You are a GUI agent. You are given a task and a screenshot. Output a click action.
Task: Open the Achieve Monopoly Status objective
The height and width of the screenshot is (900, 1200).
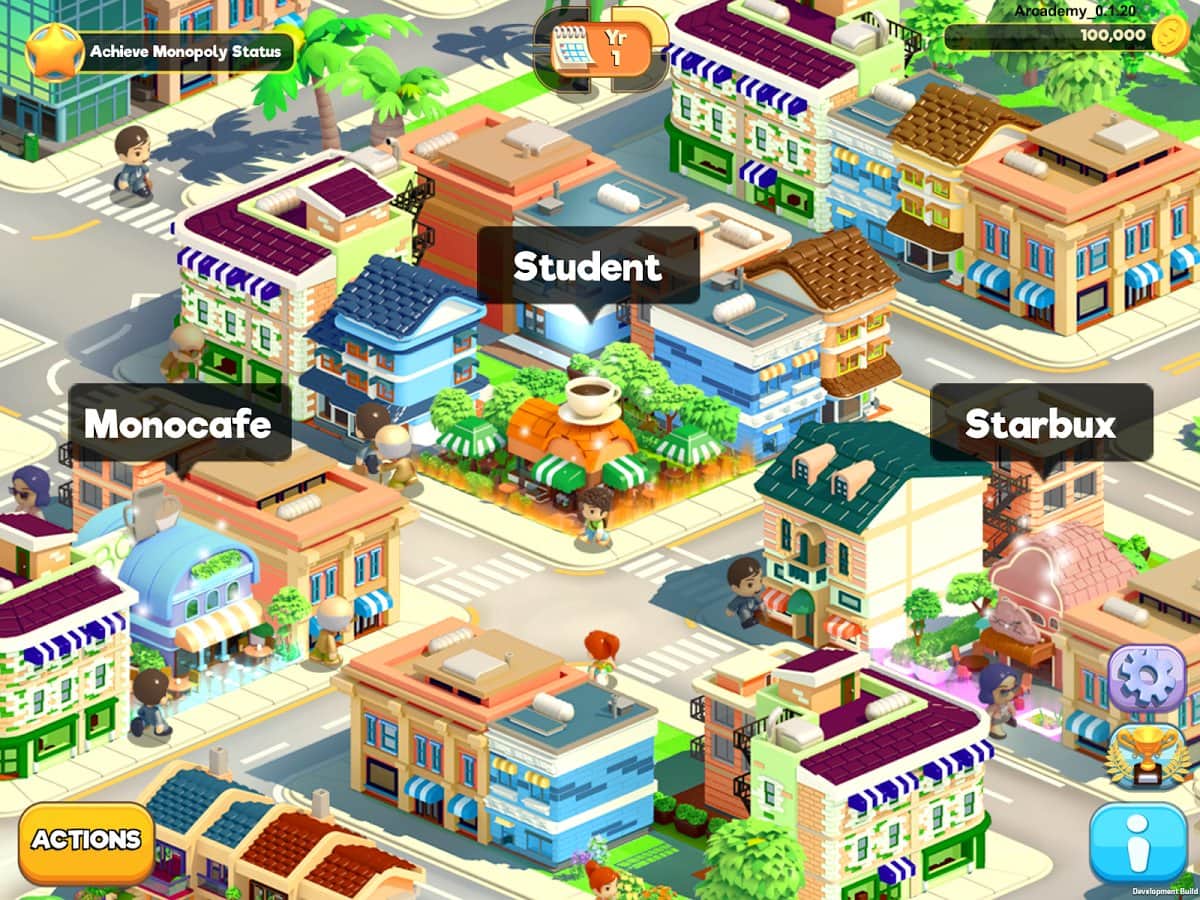(163, 51)
